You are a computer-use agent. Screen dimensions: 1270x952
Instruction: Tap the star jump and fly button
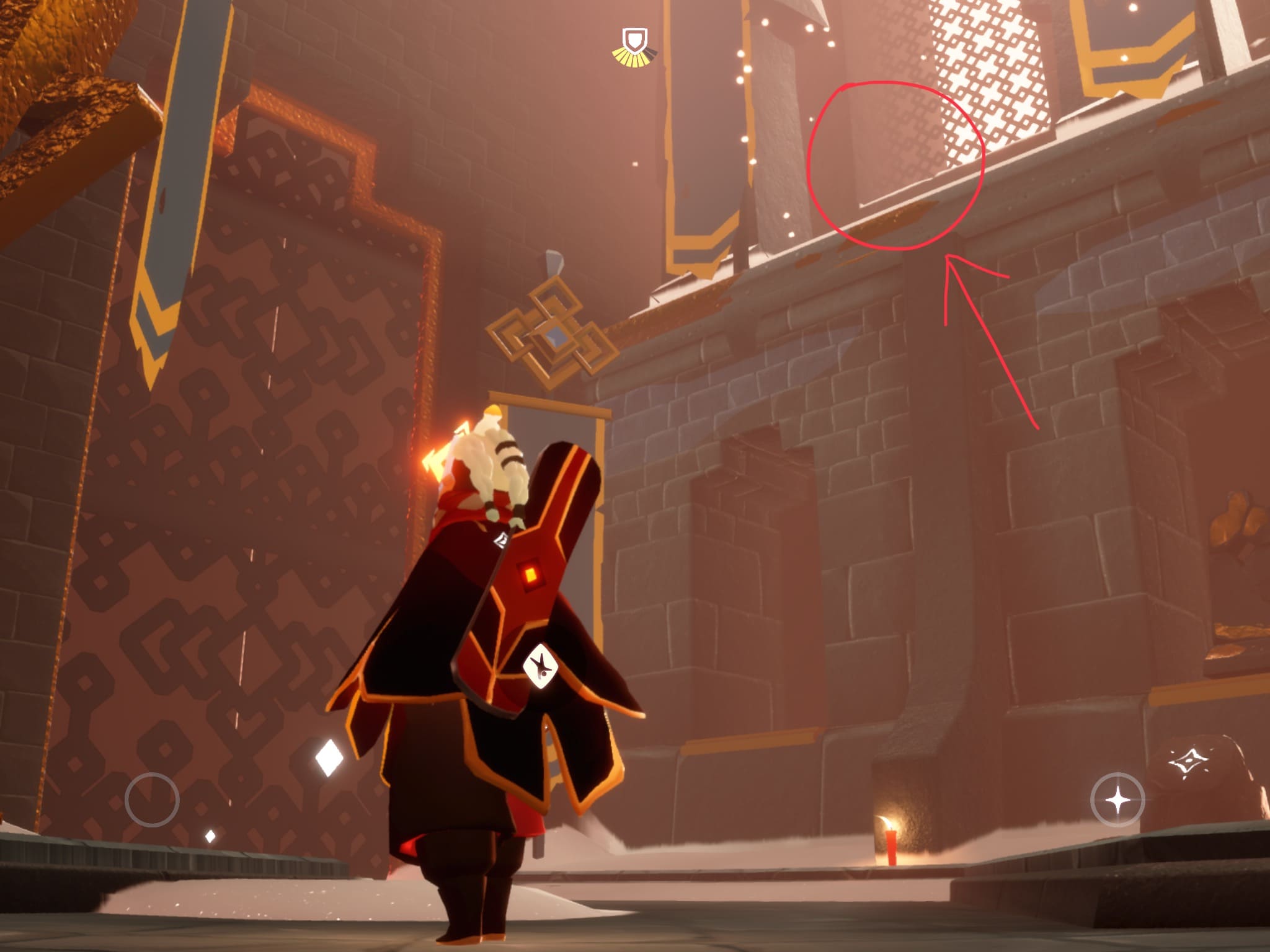coord(1118,800)
